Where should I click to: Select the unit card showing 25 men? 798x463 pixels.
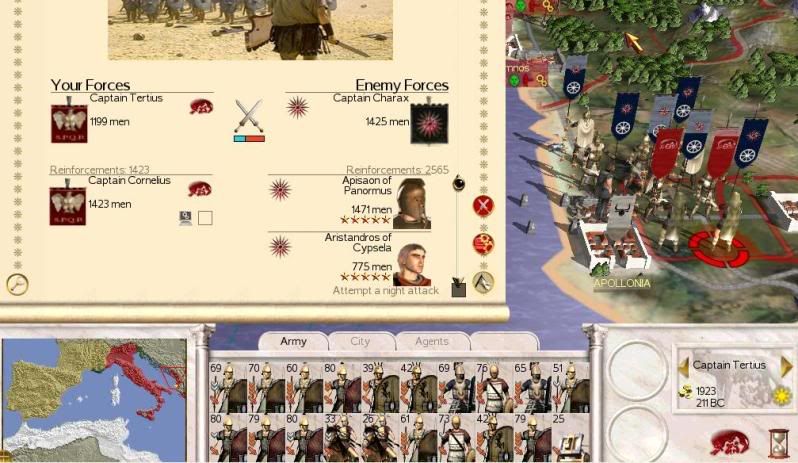(x=568, y=436)
